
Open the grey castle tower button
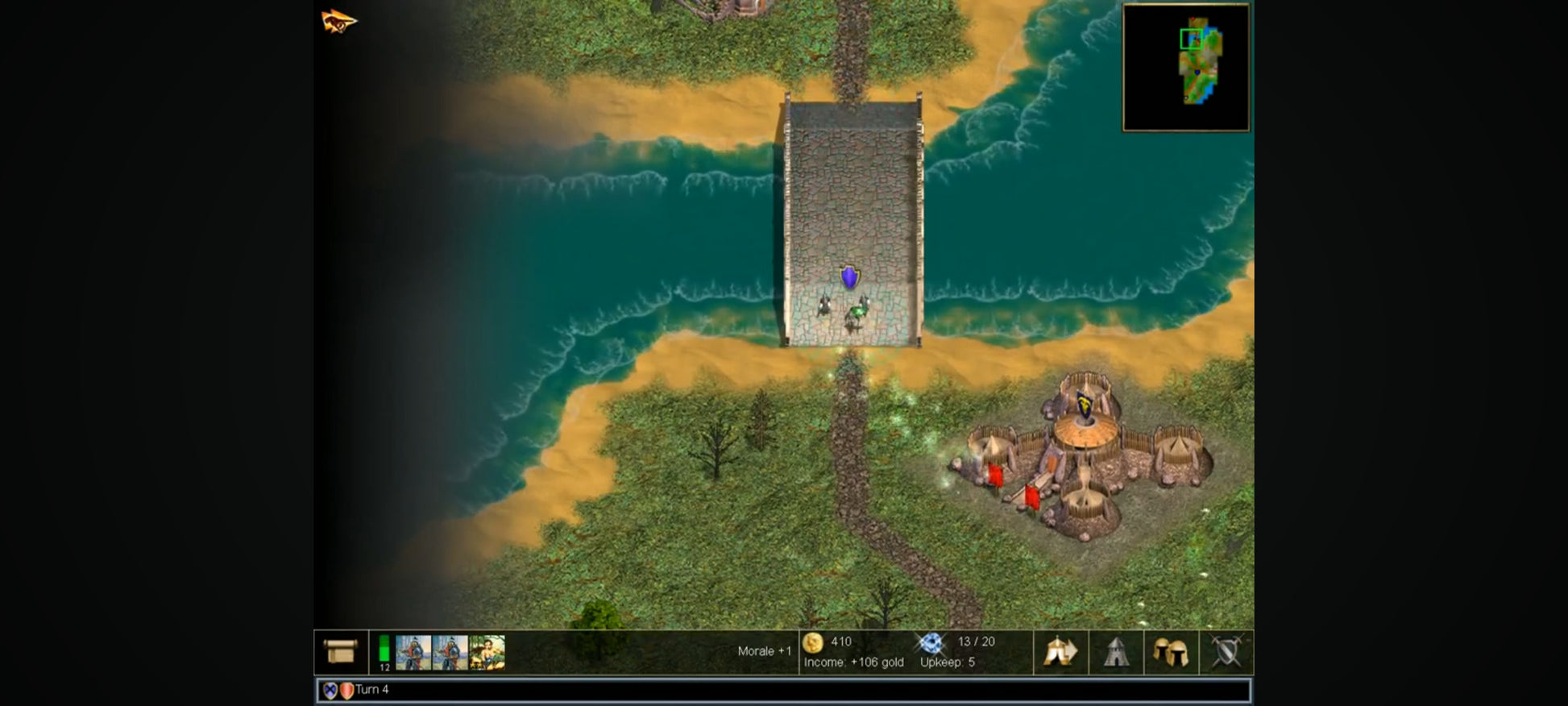[1116, 651]
